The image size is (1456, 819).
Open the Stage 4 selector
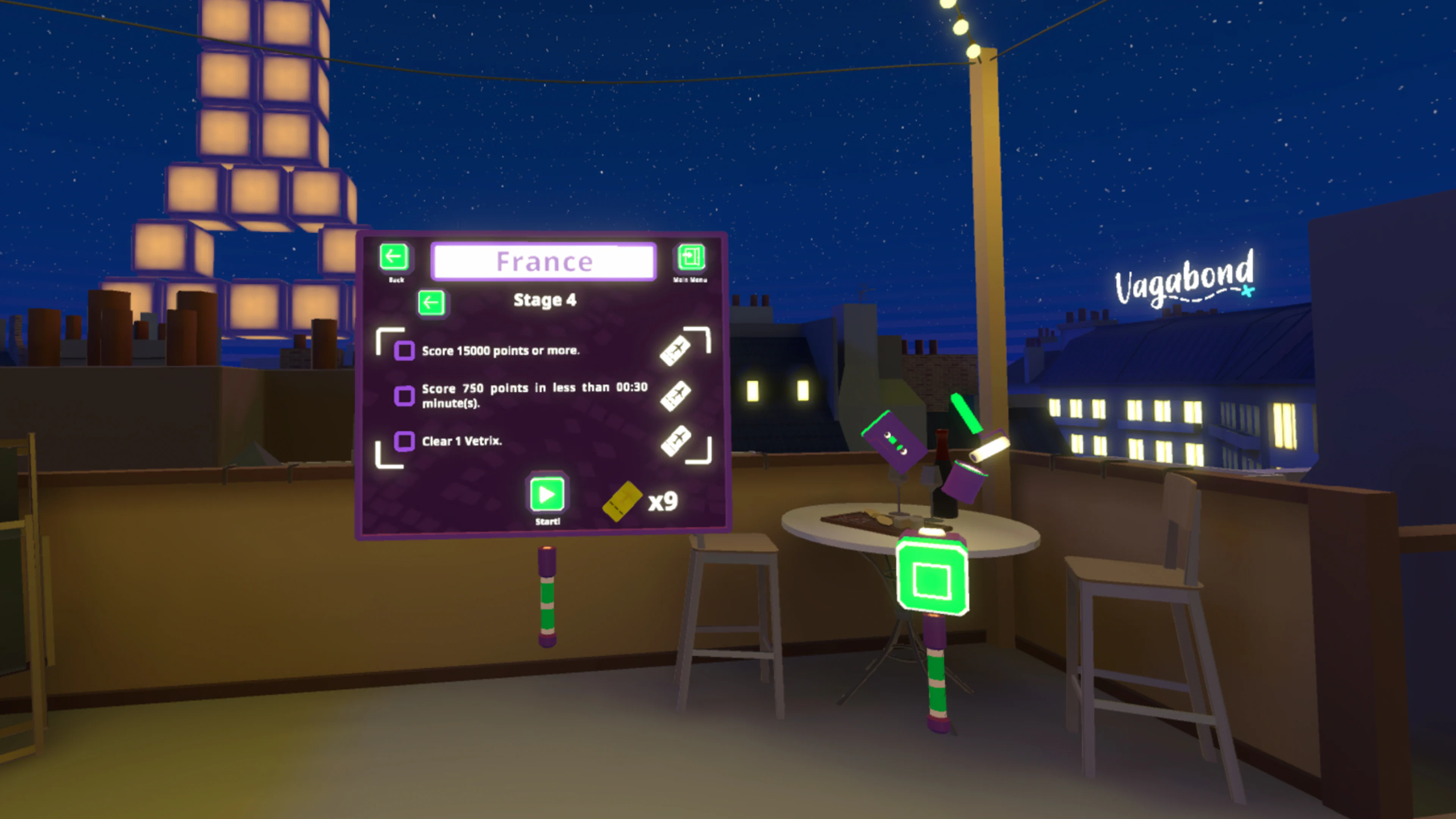(544, 300)
